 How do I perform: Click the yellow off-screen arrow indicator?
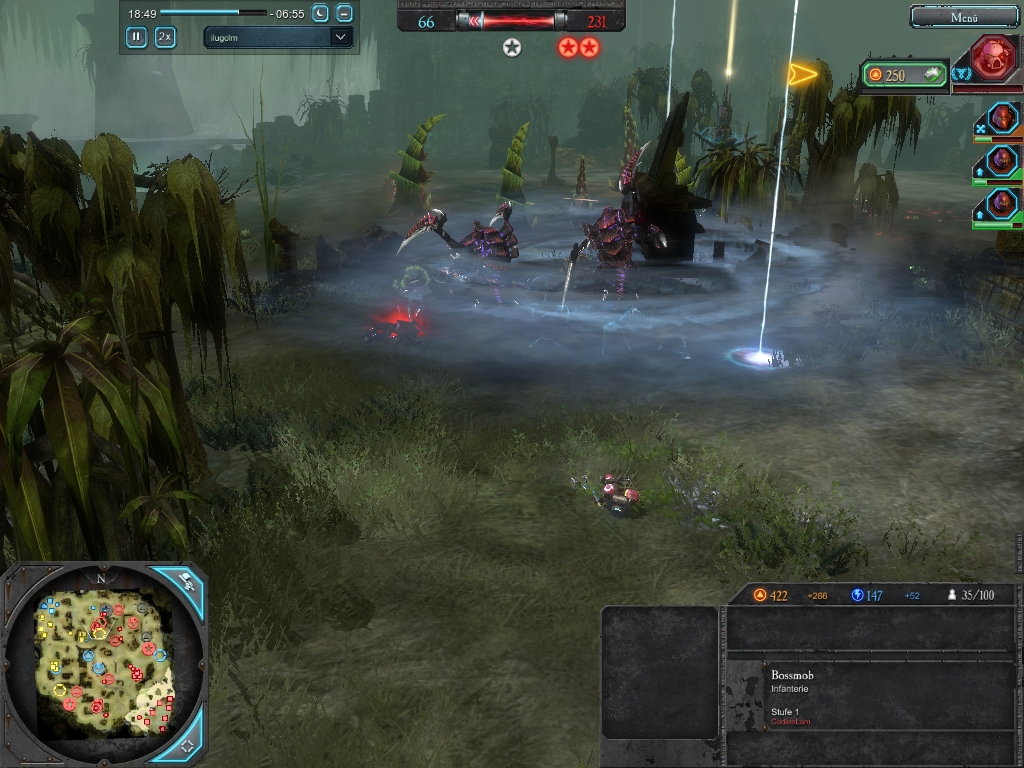[x=802, y=73]
